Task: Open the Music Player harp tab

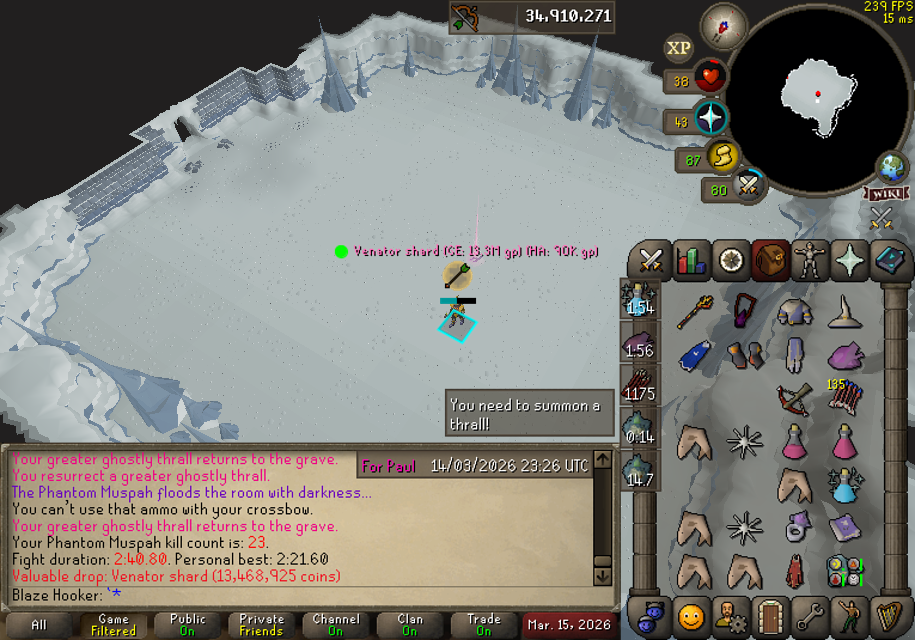Action: tap(886, 616)
